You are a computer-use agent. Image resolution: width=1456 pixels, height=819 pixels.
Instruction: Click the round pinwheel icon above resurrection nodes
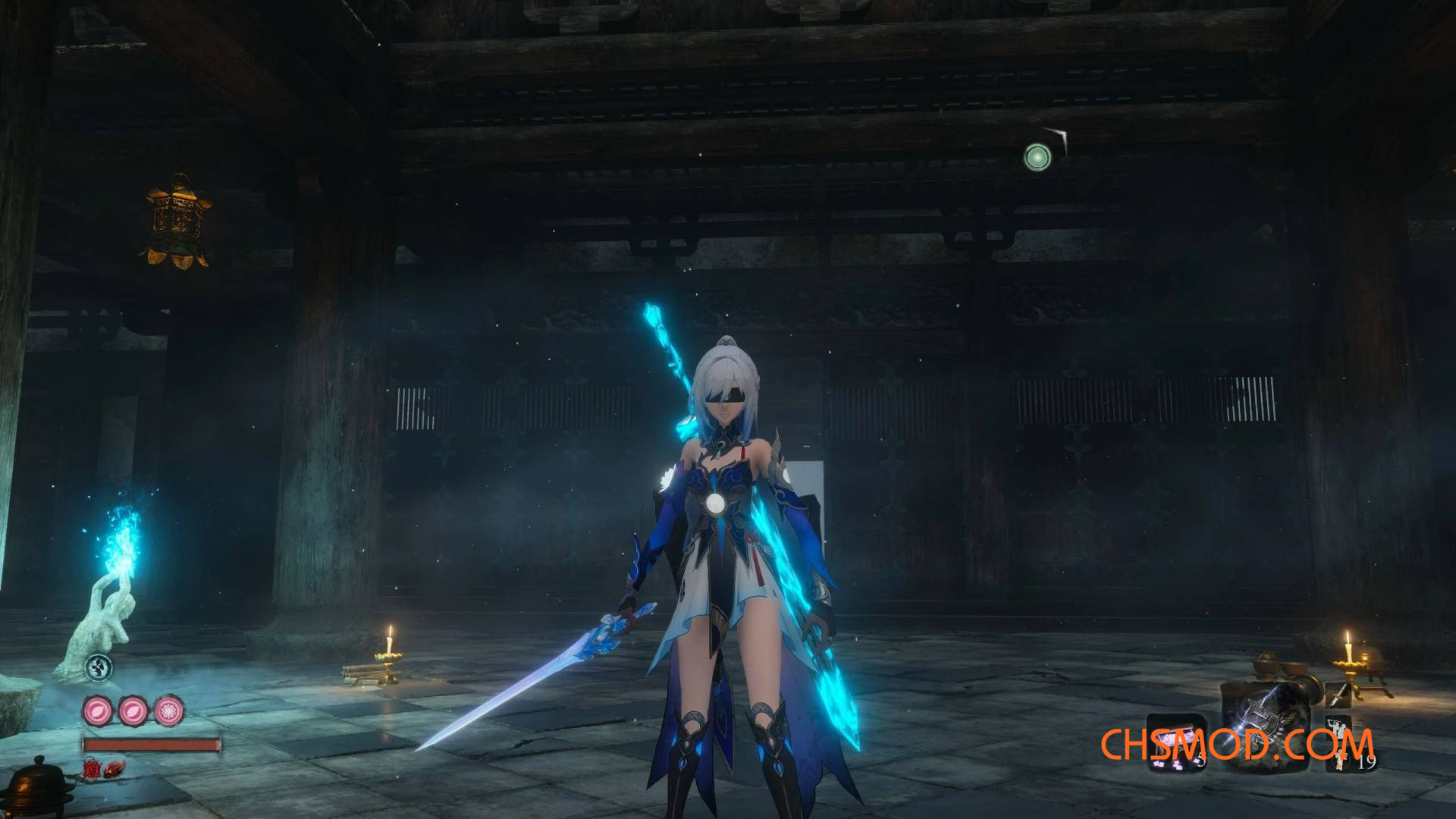tap(99, 668)
